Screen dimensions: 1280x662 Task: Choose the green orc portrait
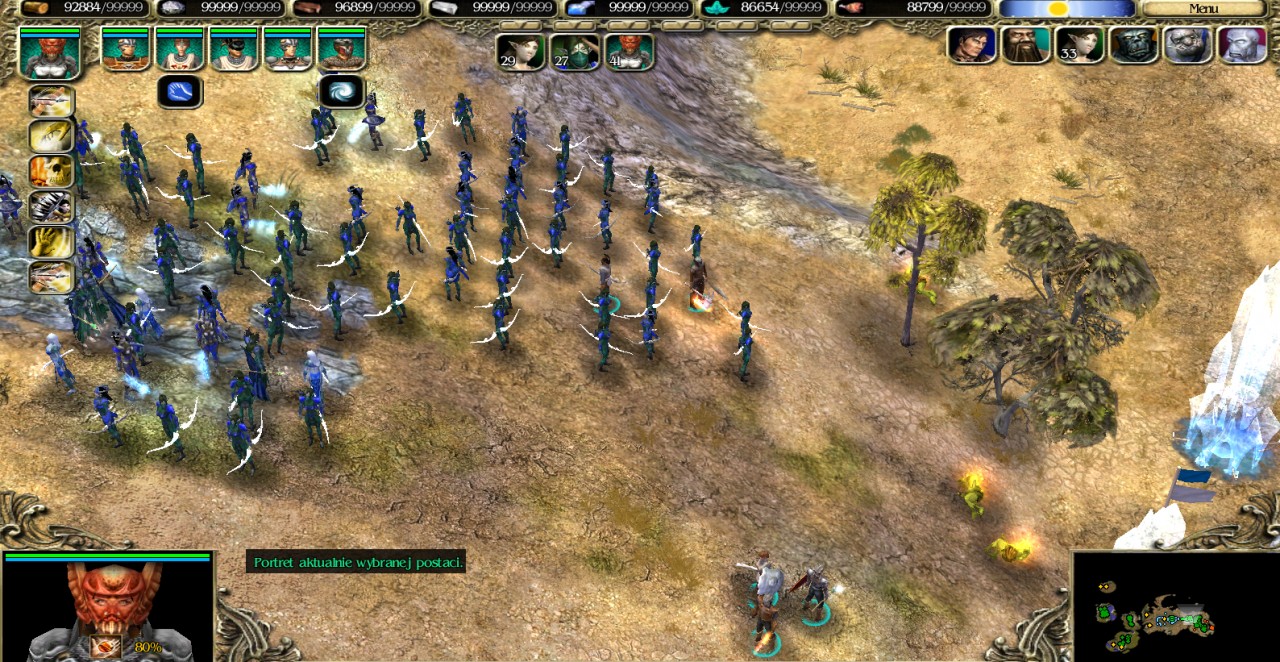click(x=1134, y=45)
